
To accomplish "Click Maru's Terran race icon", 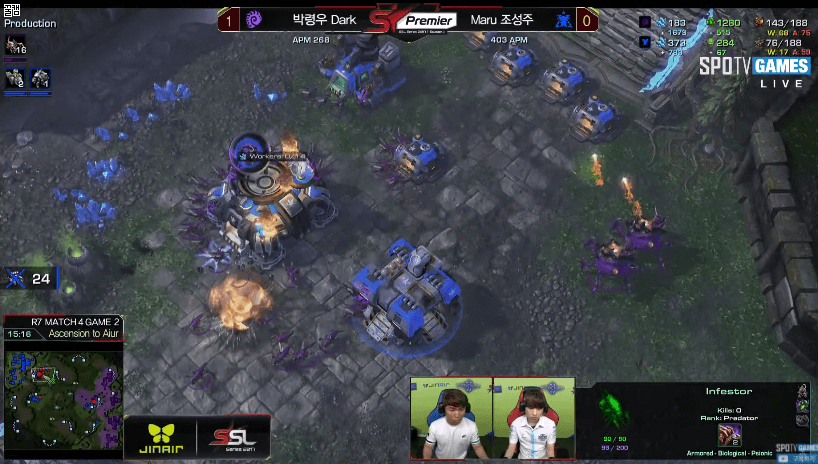I will [563, 19].
